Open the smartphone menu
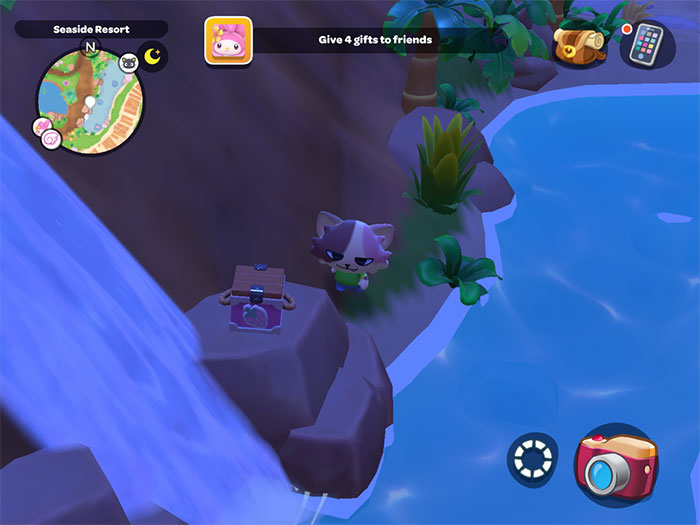 [x=647, y=44]
